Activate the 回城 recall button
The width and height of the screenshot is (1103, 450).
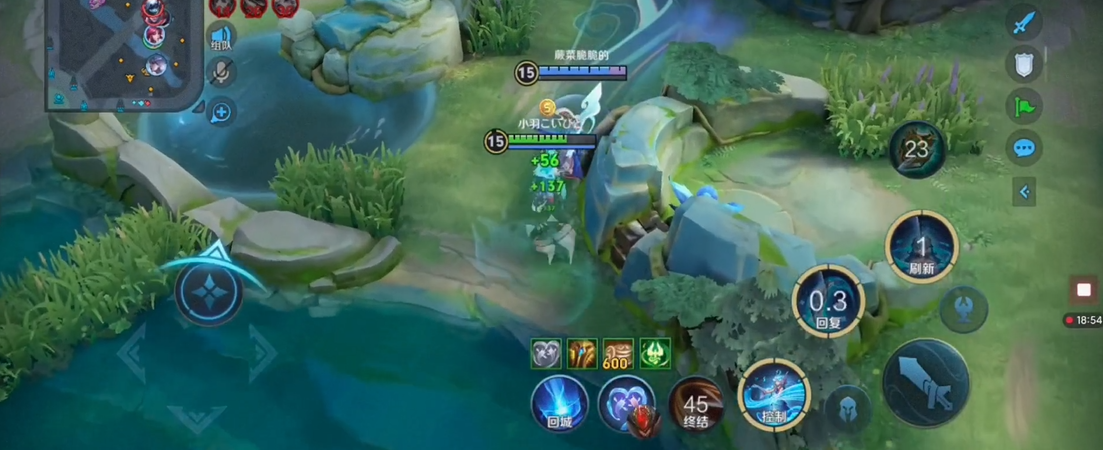(x=559, y=403)
